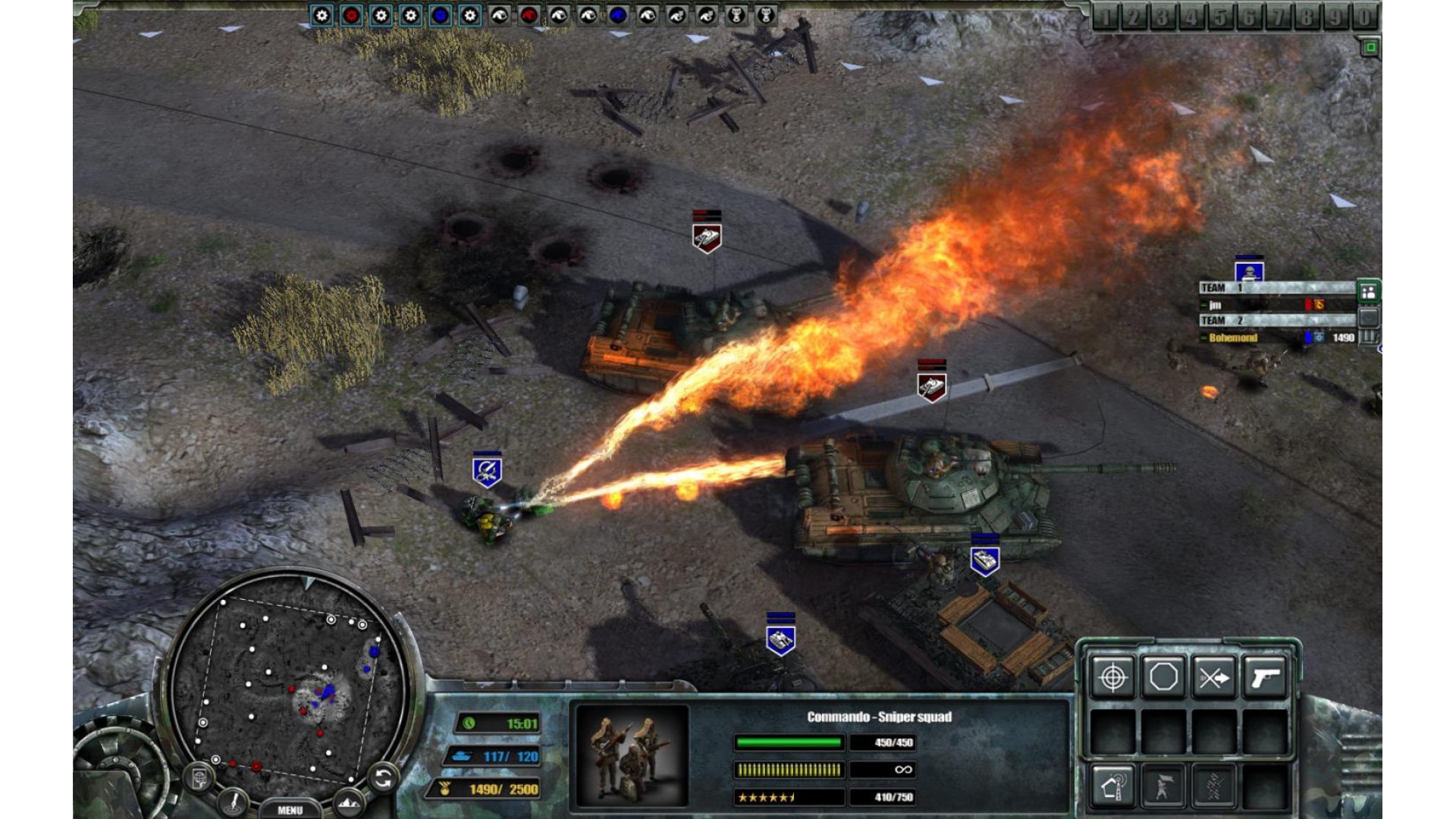Toggle the team list button beside TEAM 1
The image size is (1456, 819).
[1369, 291]
